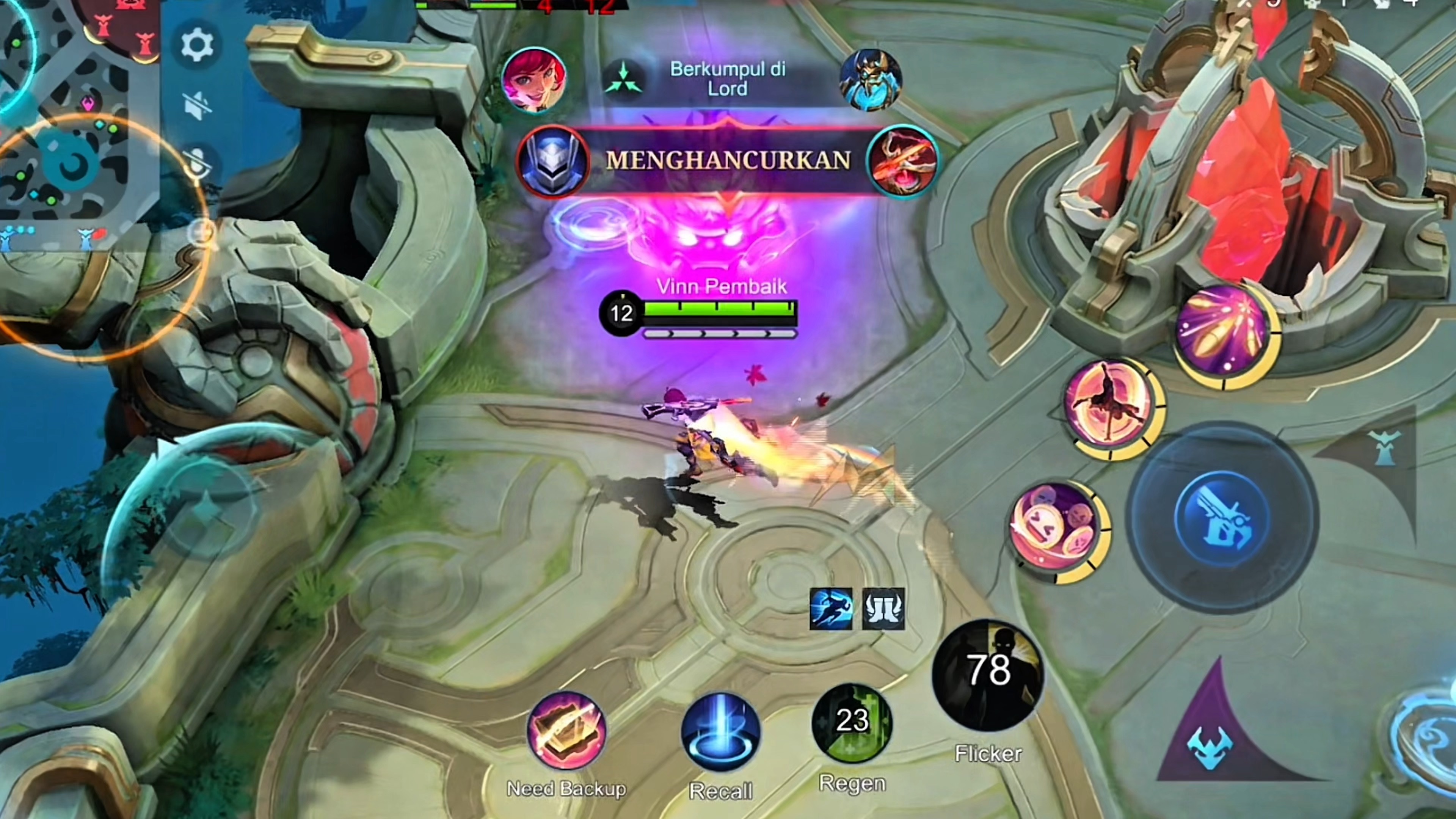
Task: Tap the "Berkumpul di Lord" notification
Action: [x=727, y=78]
